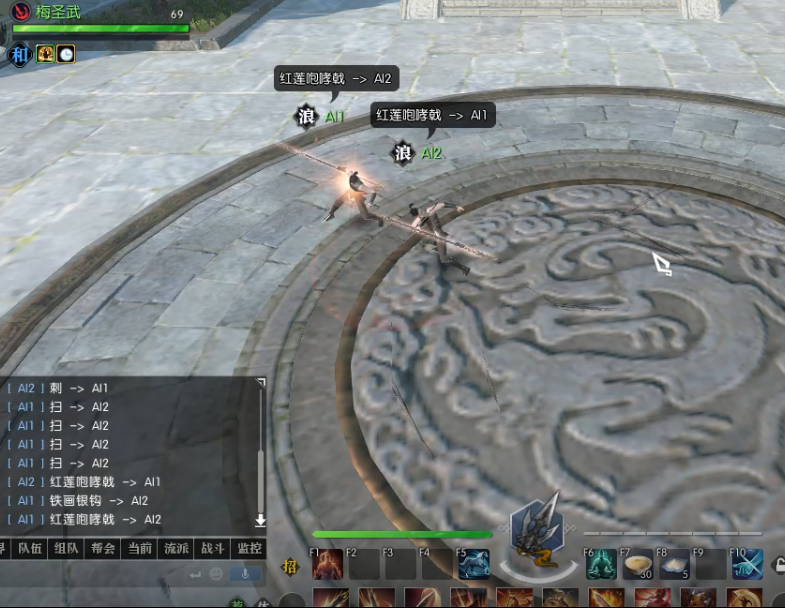This screenshot has height=608, width=785.
Task: Activate the F10 blue crossed skill
Action: [x=747, y=565]
